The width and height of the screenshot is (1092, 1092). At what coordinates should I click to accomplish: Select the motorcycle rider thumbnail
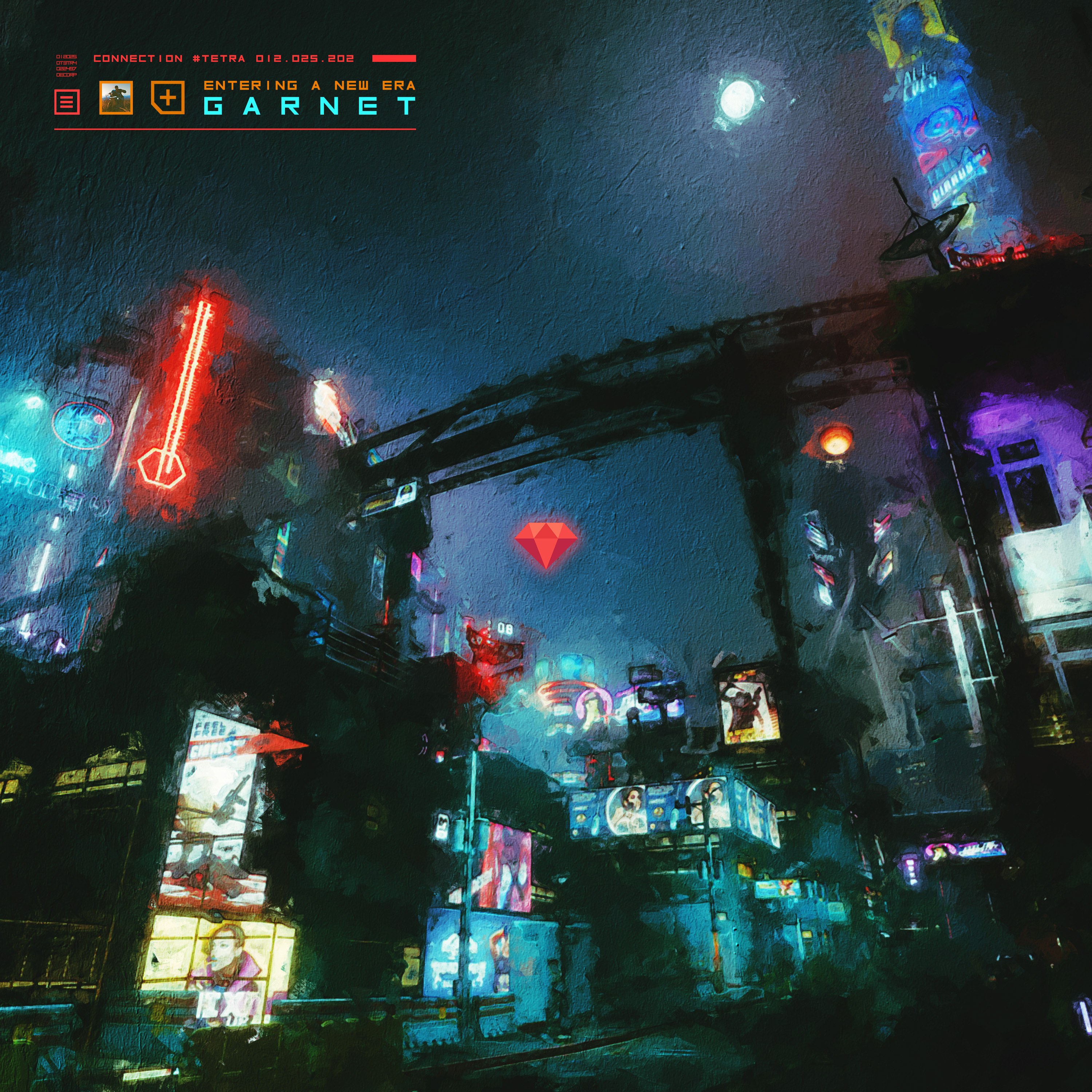point(116,98)
